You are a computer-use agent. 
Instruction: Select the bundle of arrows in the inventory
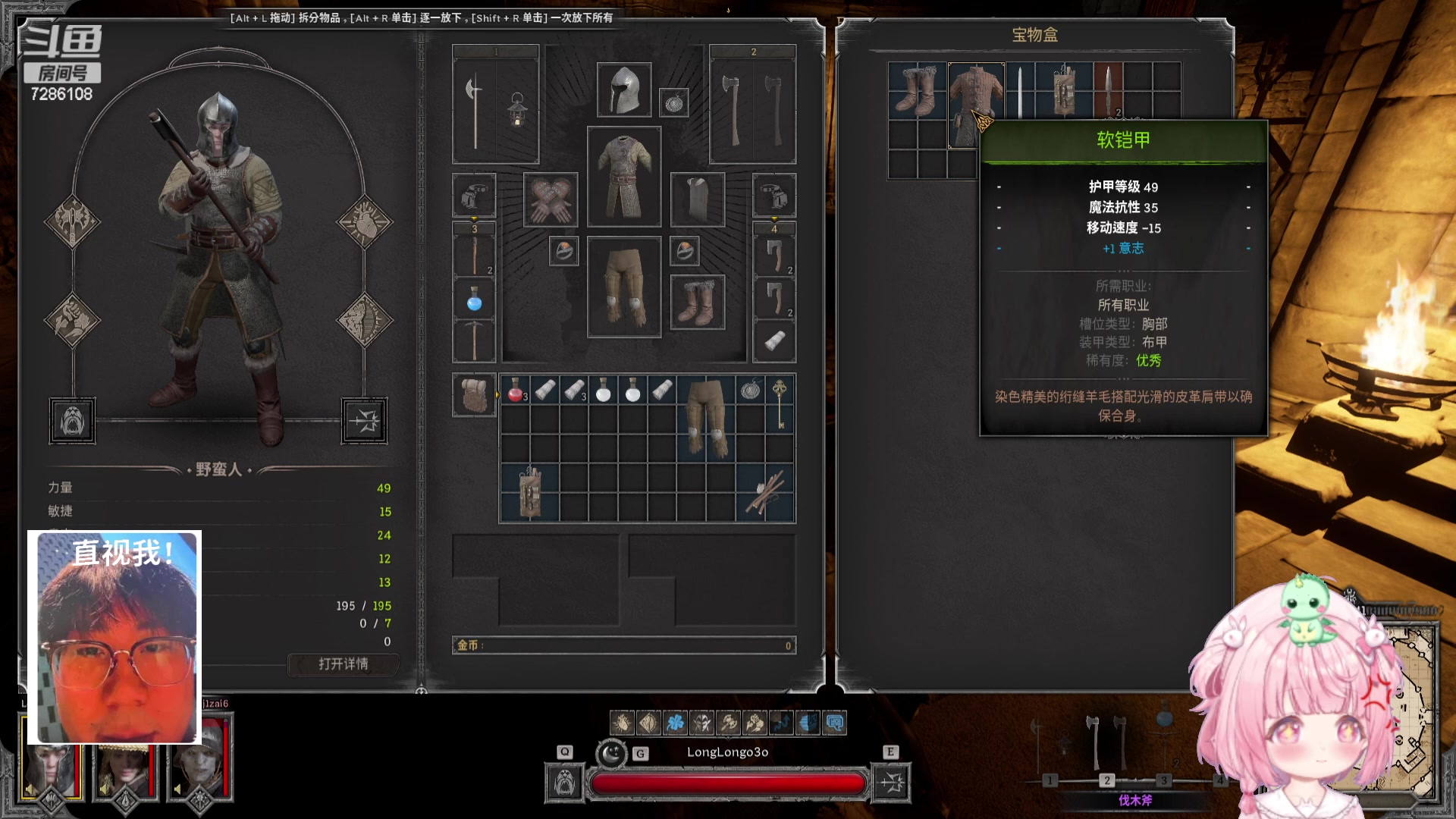tap(765, 493)
